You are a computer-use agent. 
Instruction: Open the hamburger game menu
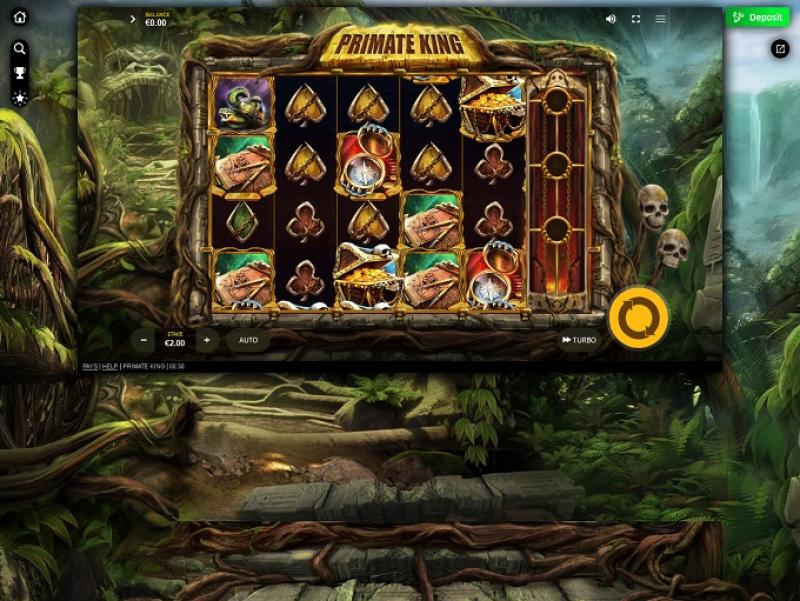[660, 19]
